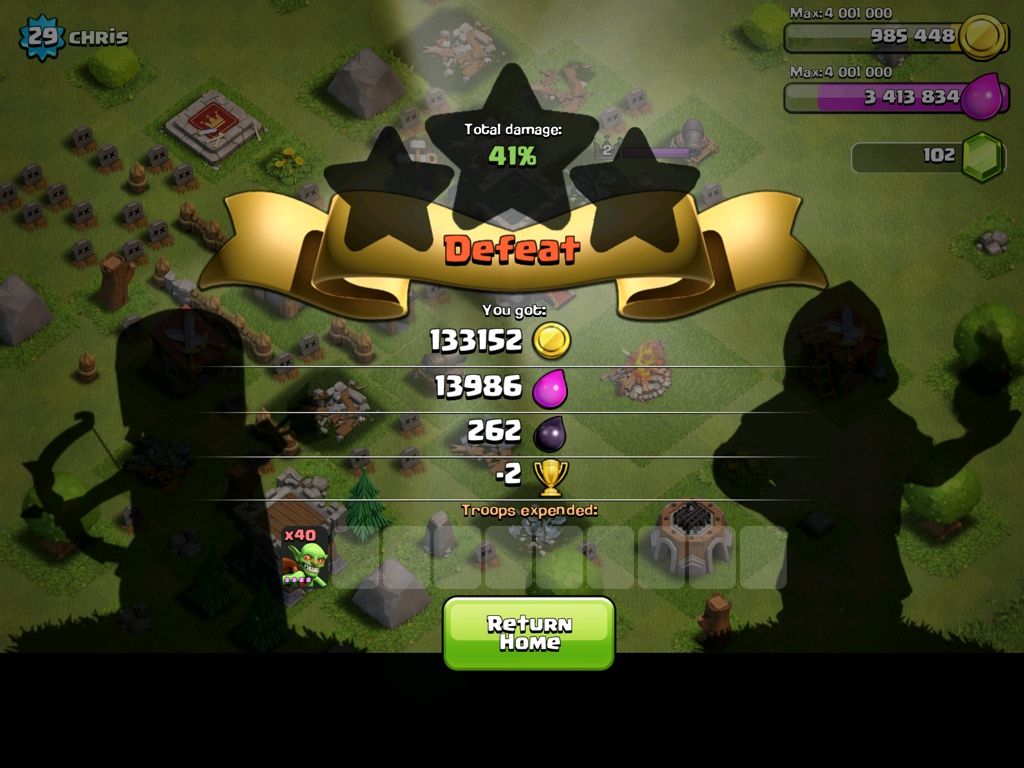This screenshot has height=768, width=1024.
Task: Tap the Return Home button
Action: point(529,633)
